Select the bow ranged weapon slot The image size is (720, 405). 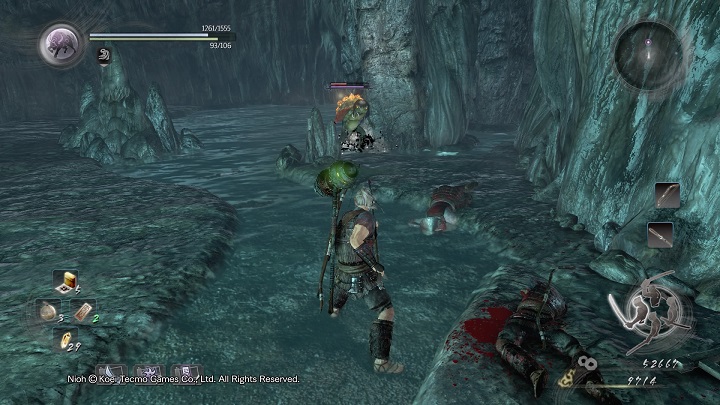(x=667, y=196)
